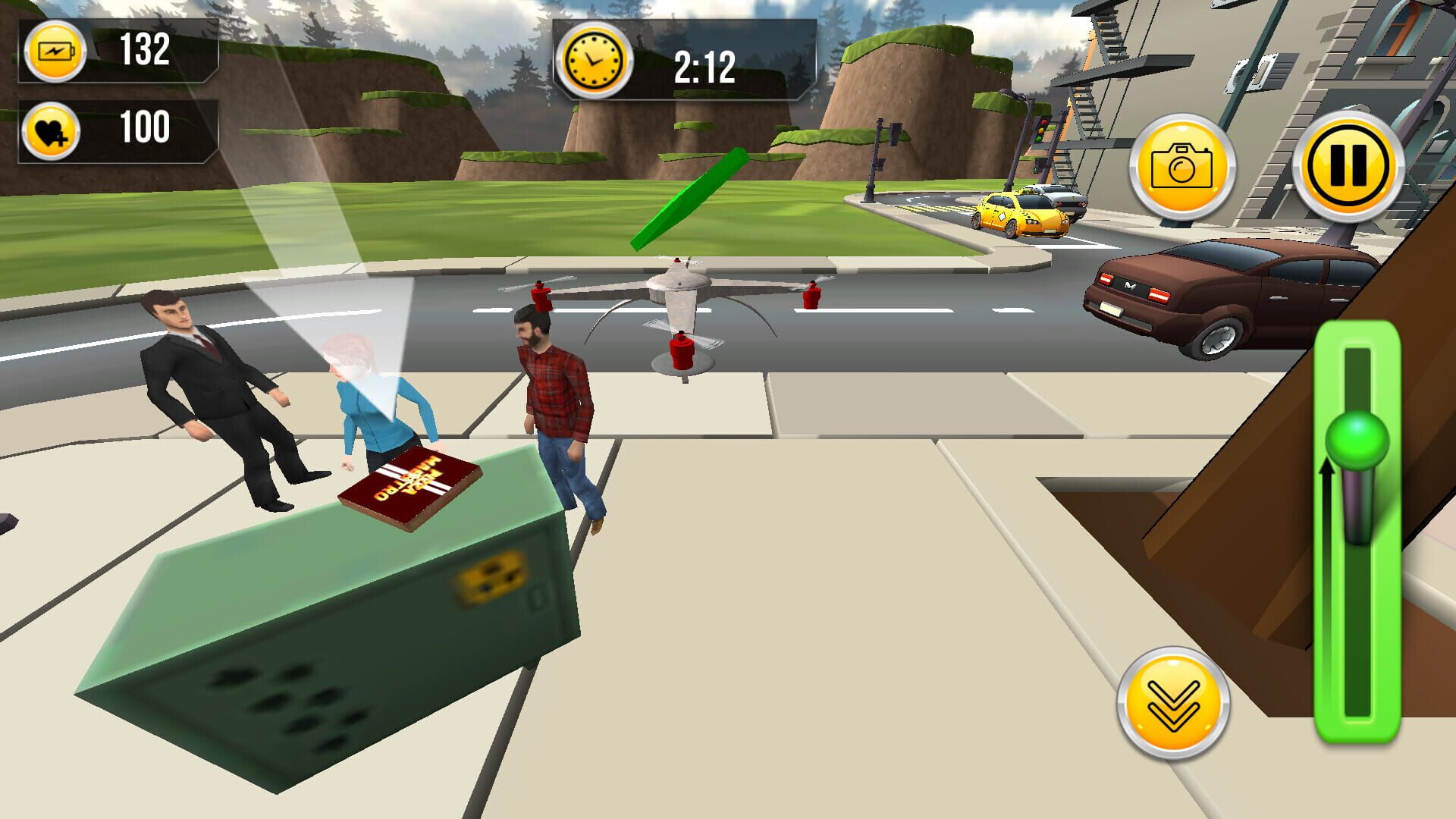Click the timer bar at the top
Screen dimensions: 1456x819
pos(682,59)
